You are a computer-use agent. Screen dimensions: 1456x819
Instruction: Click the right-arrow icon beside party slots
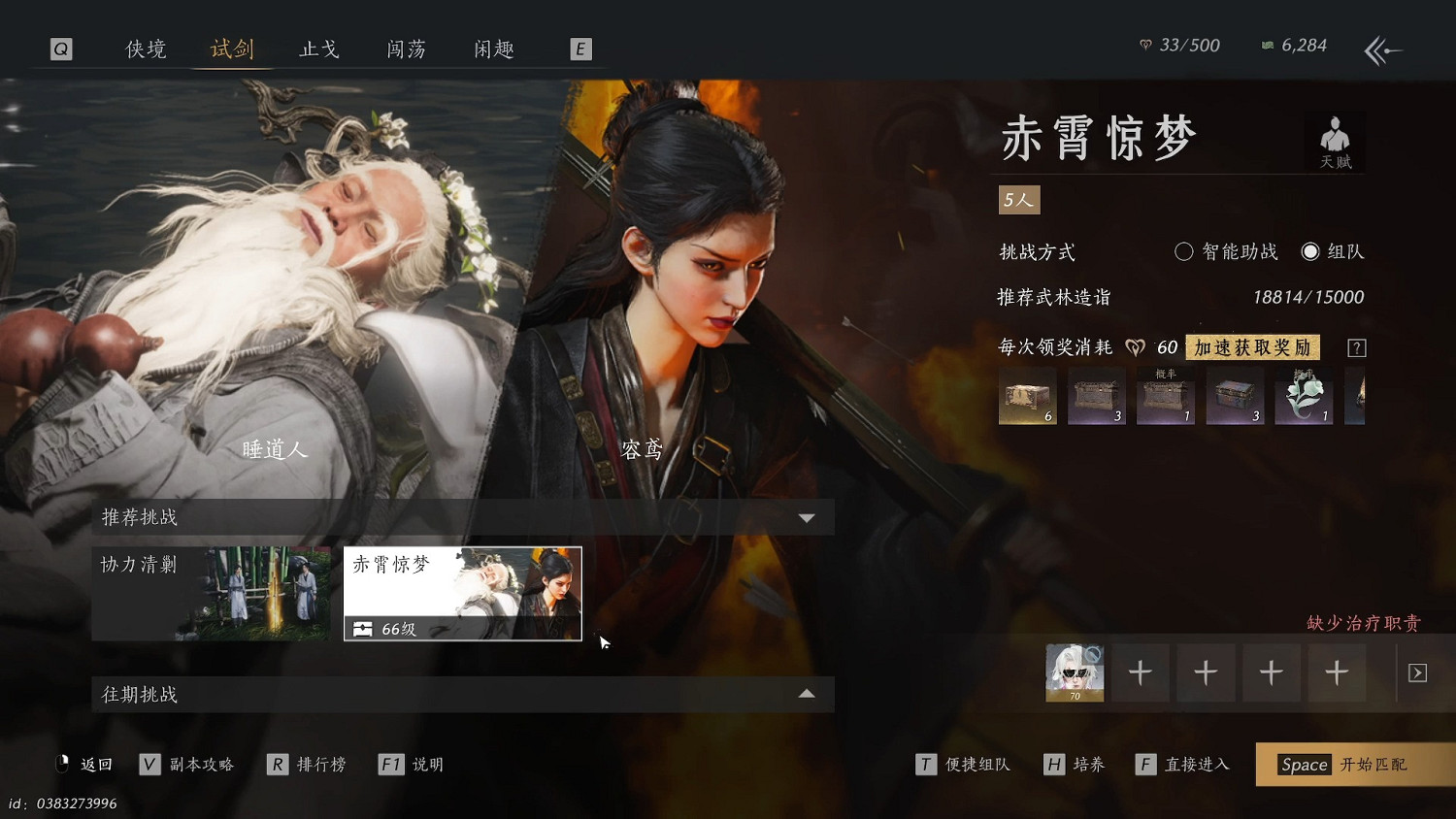[x=1416, y=672]
